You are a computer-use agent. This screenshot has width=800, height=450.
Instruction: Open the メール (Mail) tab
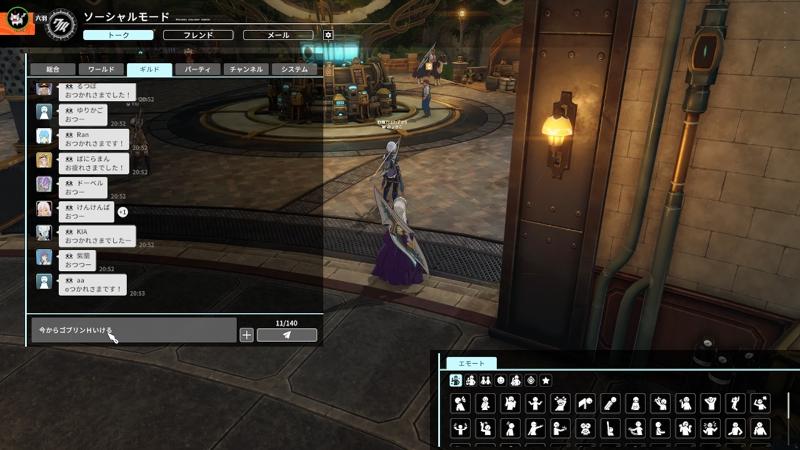pyautogui.click(x=278, y=35)
